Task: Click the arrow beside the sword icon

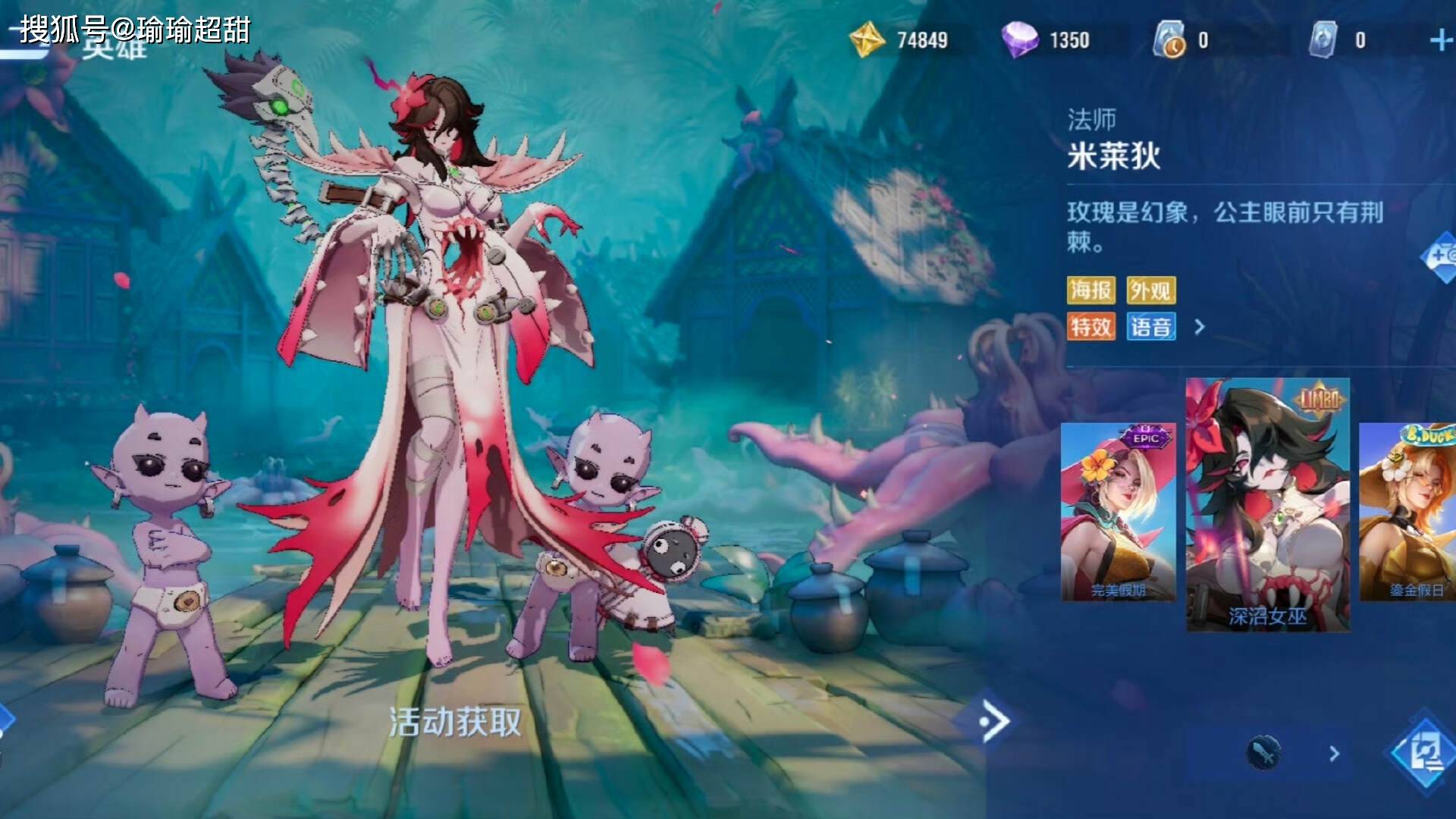Action: [1334, 754]
